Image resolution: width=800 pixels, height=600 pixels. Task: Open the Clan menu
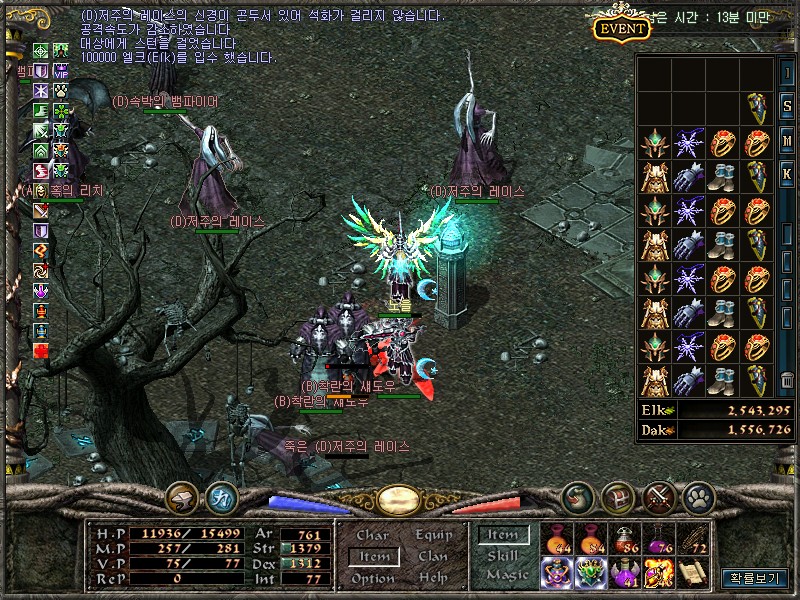coord(433,556)
